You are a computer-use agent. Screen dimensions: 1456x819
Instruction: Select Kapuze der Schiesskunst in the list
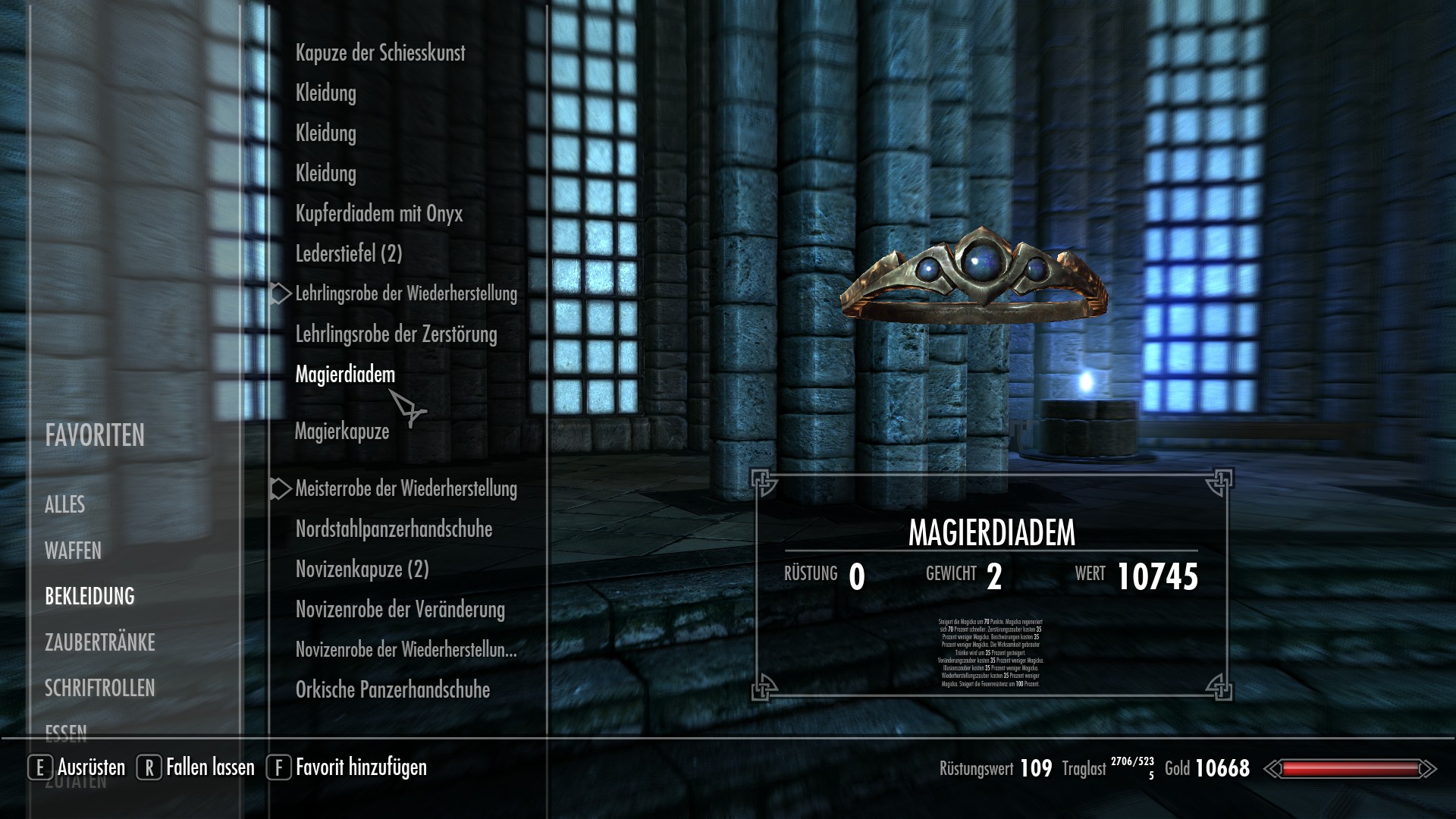pyautogui.click(x=380, y=53)
